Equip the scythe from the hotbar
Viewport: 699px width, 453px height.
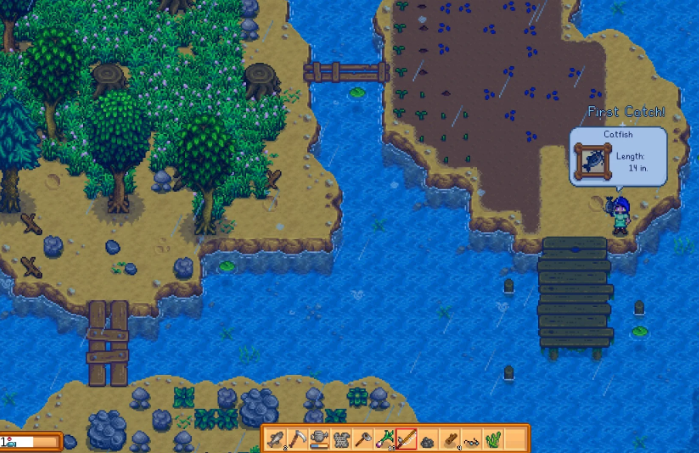[298, 439]
